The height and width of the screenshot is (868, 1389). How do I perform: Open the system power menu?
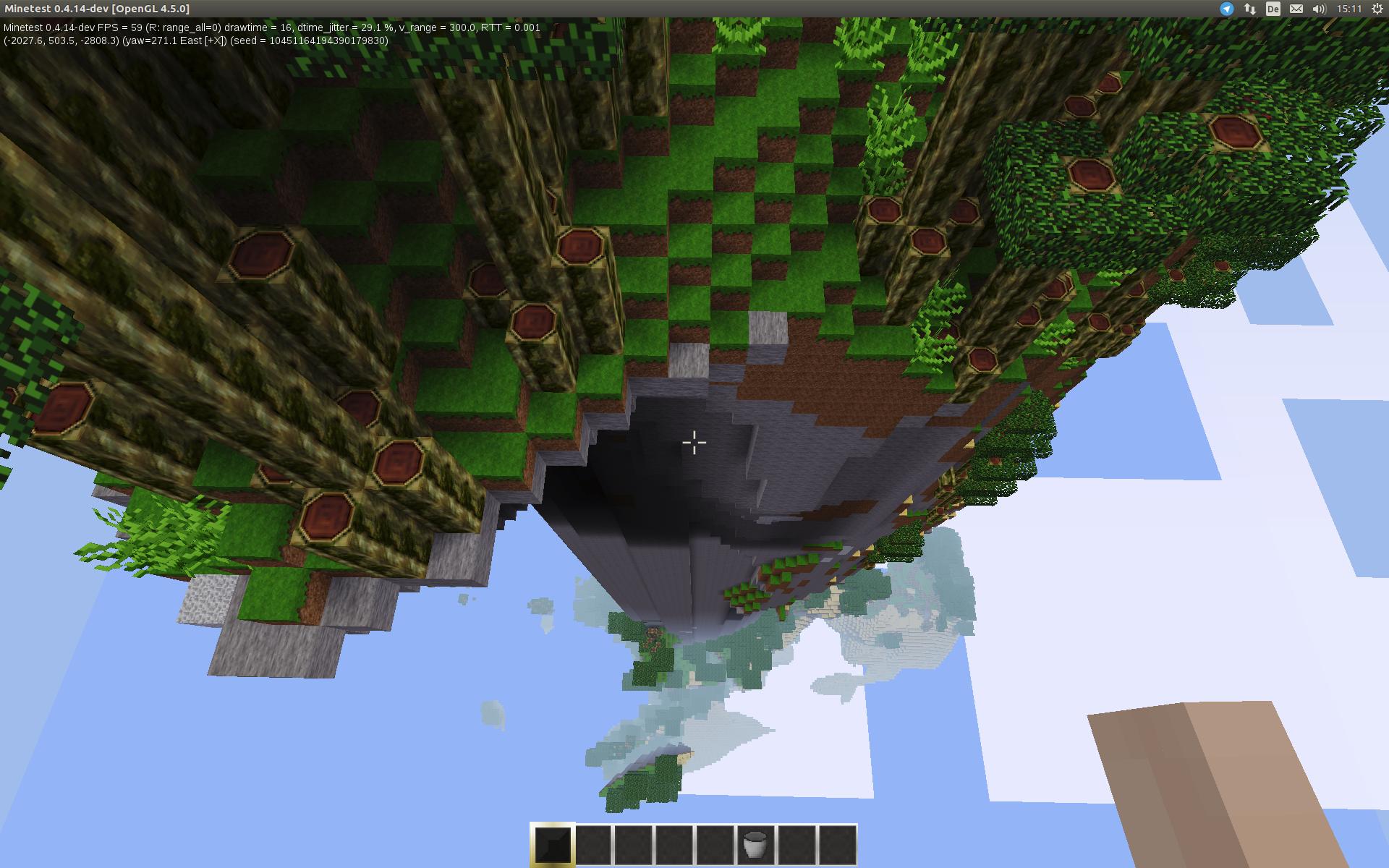1377,9
